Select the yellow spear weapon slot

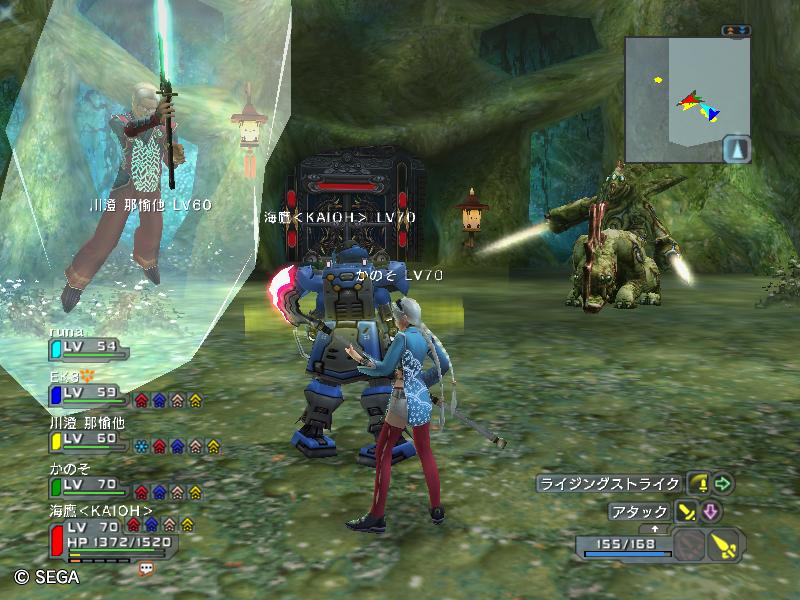724,546
